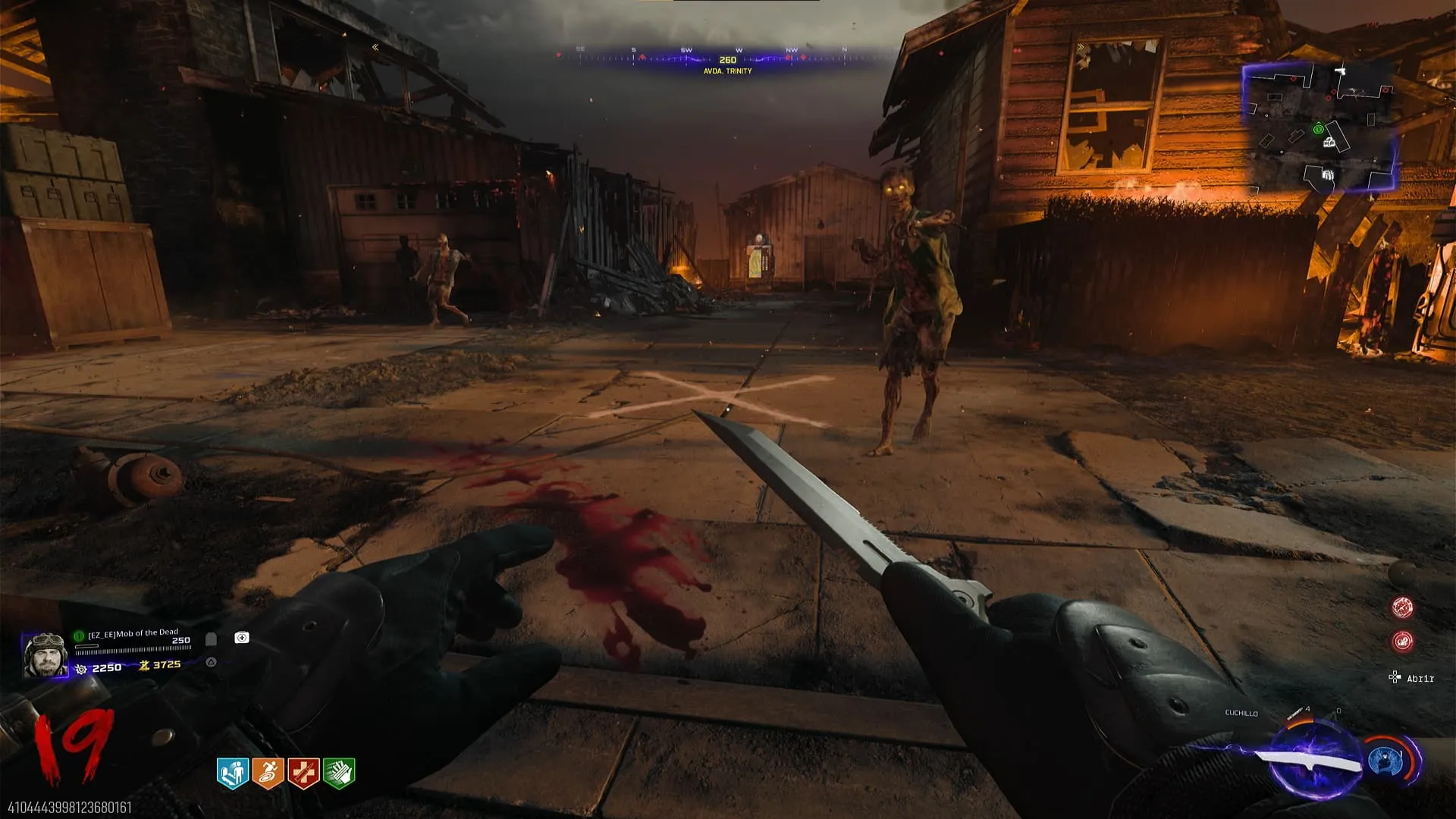Click the wall-buy pistol marker on minimap
The width and height of the screenshot is (1456, 819).
click(x=1341, y=71)
